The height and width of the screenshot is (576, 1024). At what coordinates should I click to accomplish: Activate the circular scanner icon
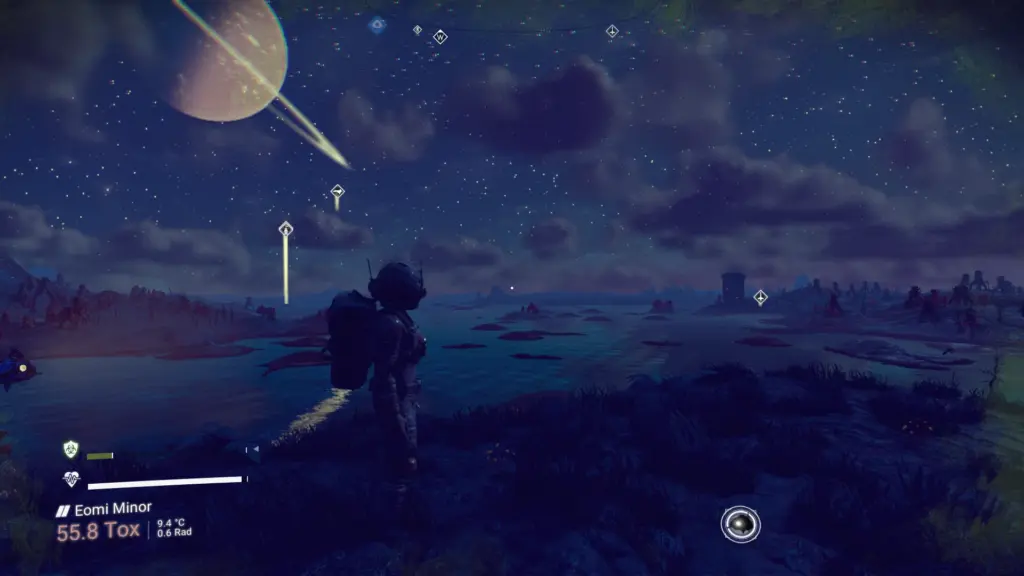pyautogui.click(x=740, y=524)
